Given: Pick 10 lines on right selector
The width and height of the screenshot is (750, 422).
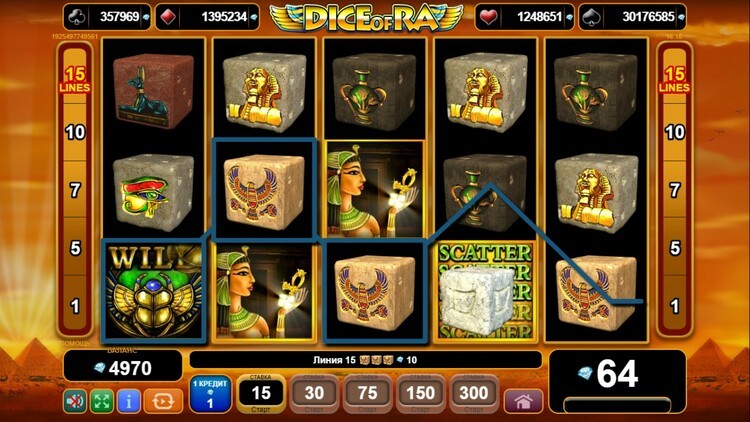Looking at the screenshot, I should click(x=675, y=132).
